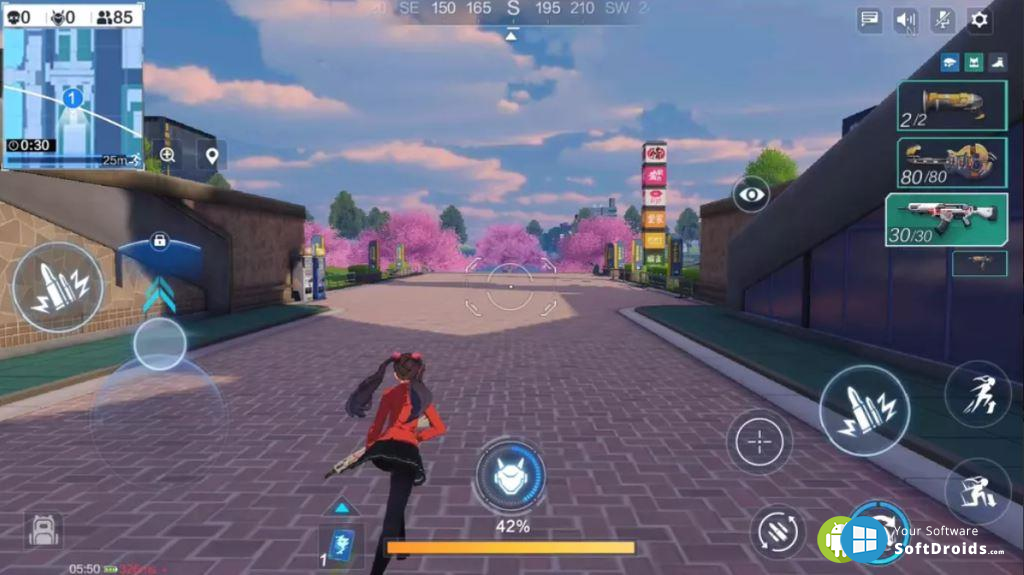The height and width of the screenshot is (575, 1024).
Task: Tap the reload ammo button
Action: [777, 530]
